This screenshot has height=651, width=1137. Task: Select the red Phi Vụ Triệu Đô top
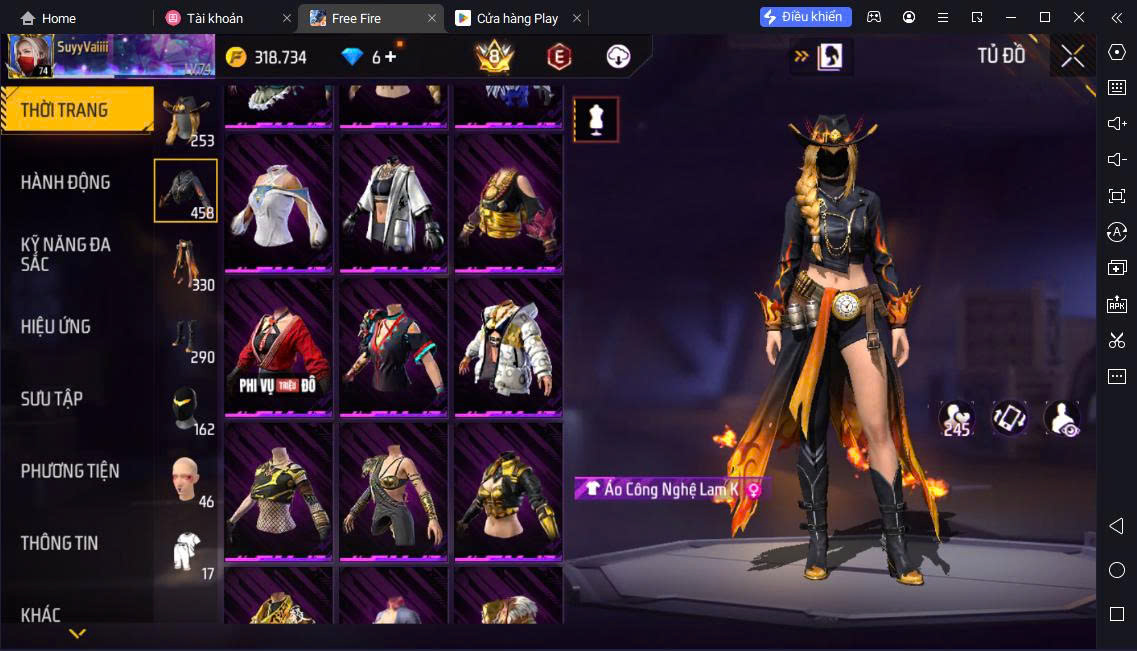coord(278,345)
